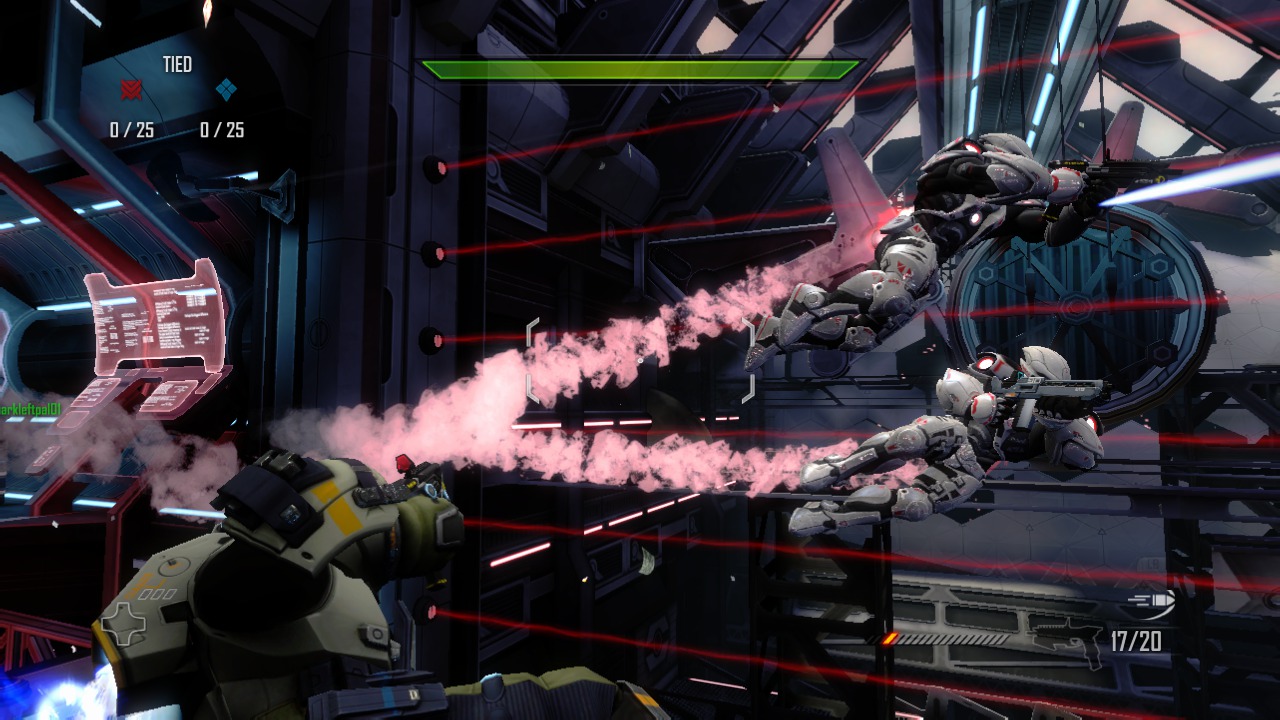Select the equipped rifle weapon icon
The height and width of the screenshot is (720, 1280).
1068,637
